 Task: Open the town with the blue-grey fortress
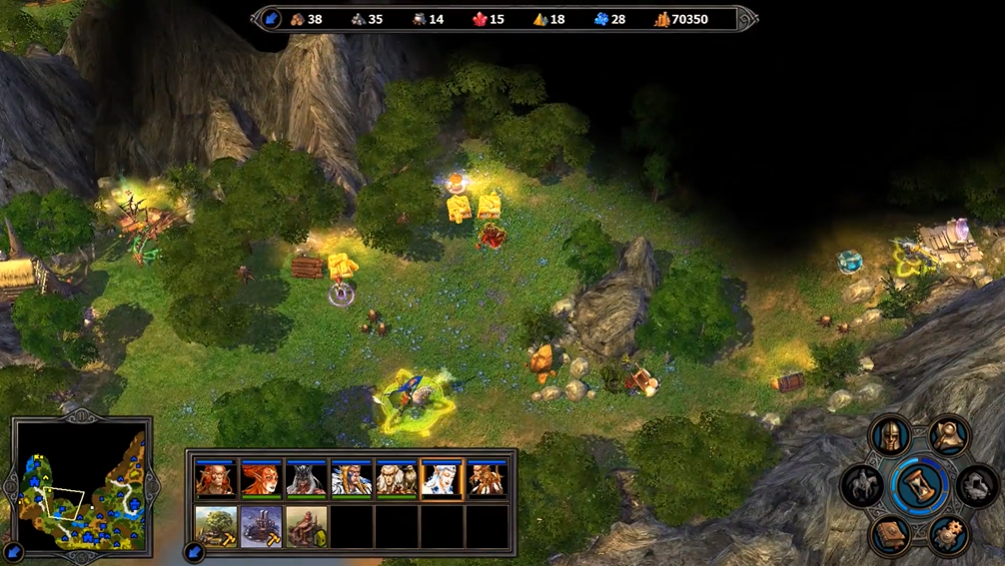point(261,527)
